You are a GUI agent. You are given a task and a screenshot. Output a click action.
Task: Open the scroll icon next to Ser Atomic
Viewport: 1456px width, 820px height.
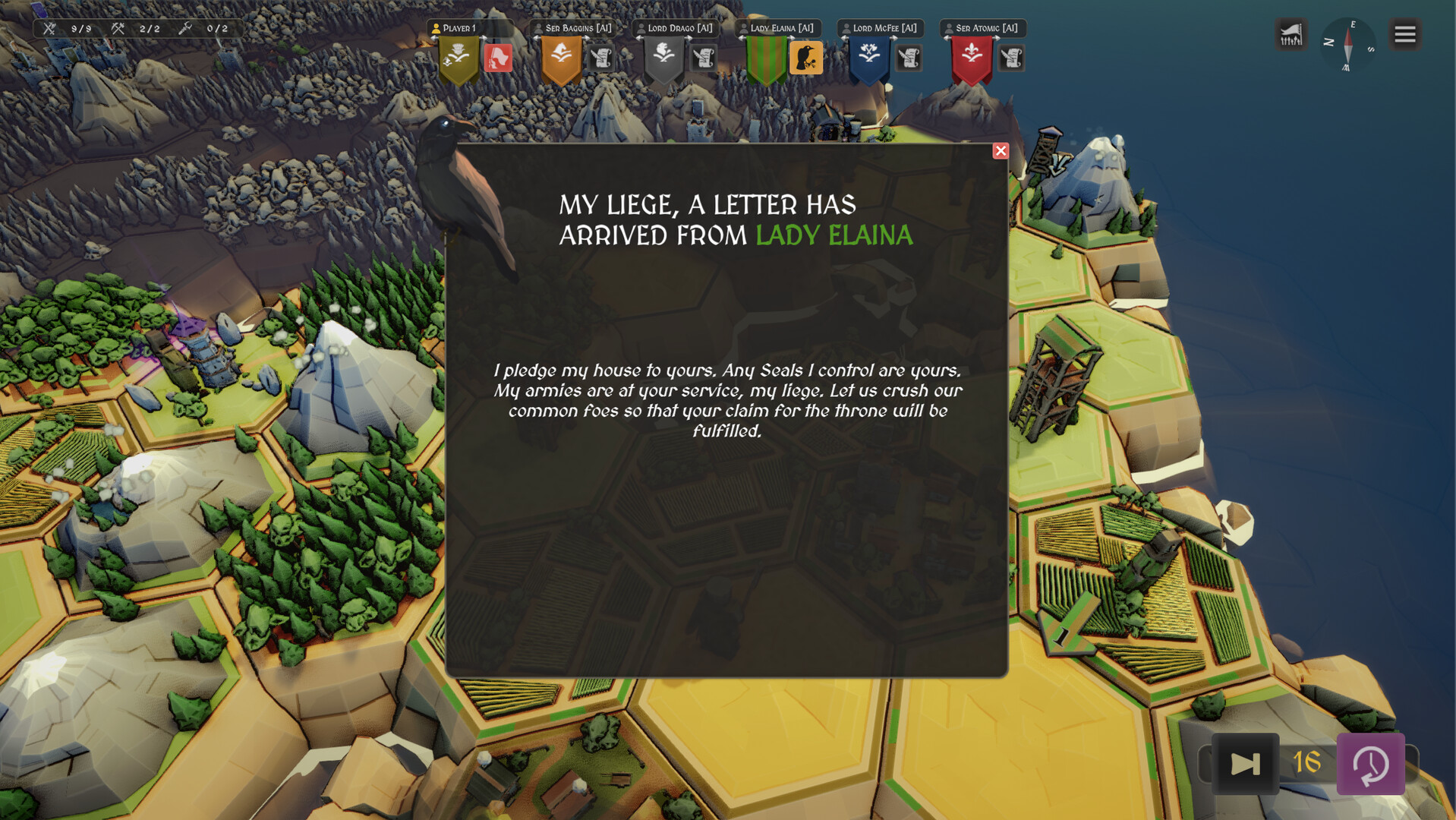(x=1011, y=58)
